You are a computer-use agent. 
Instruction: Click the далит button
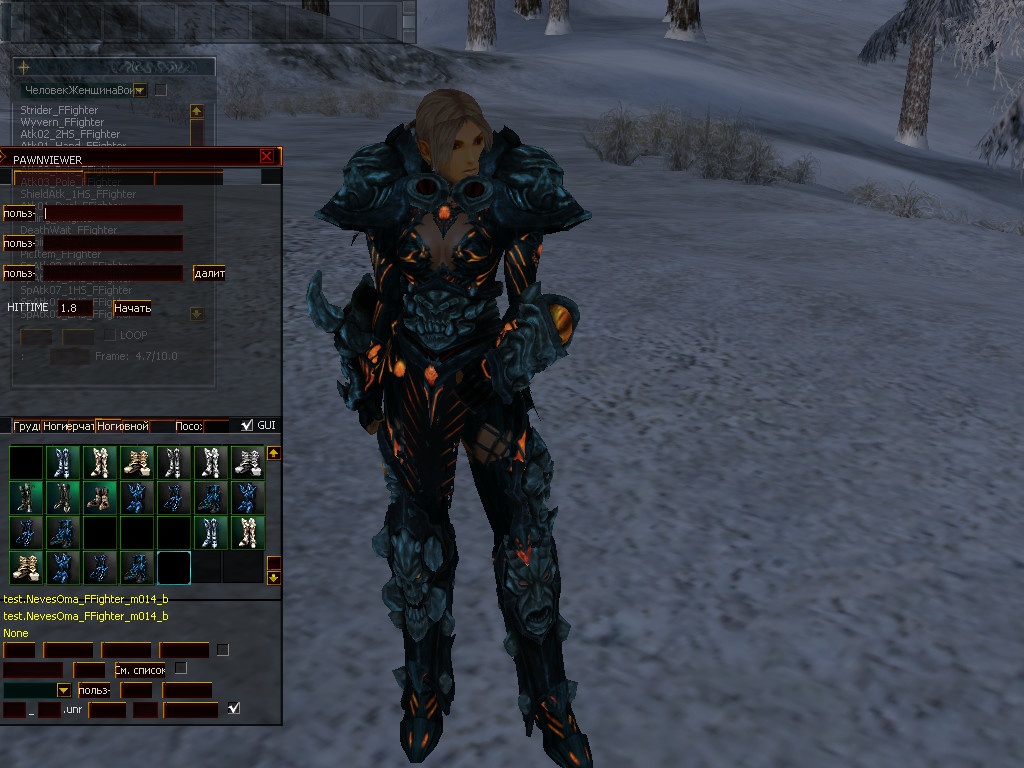[x=210, y=273]
